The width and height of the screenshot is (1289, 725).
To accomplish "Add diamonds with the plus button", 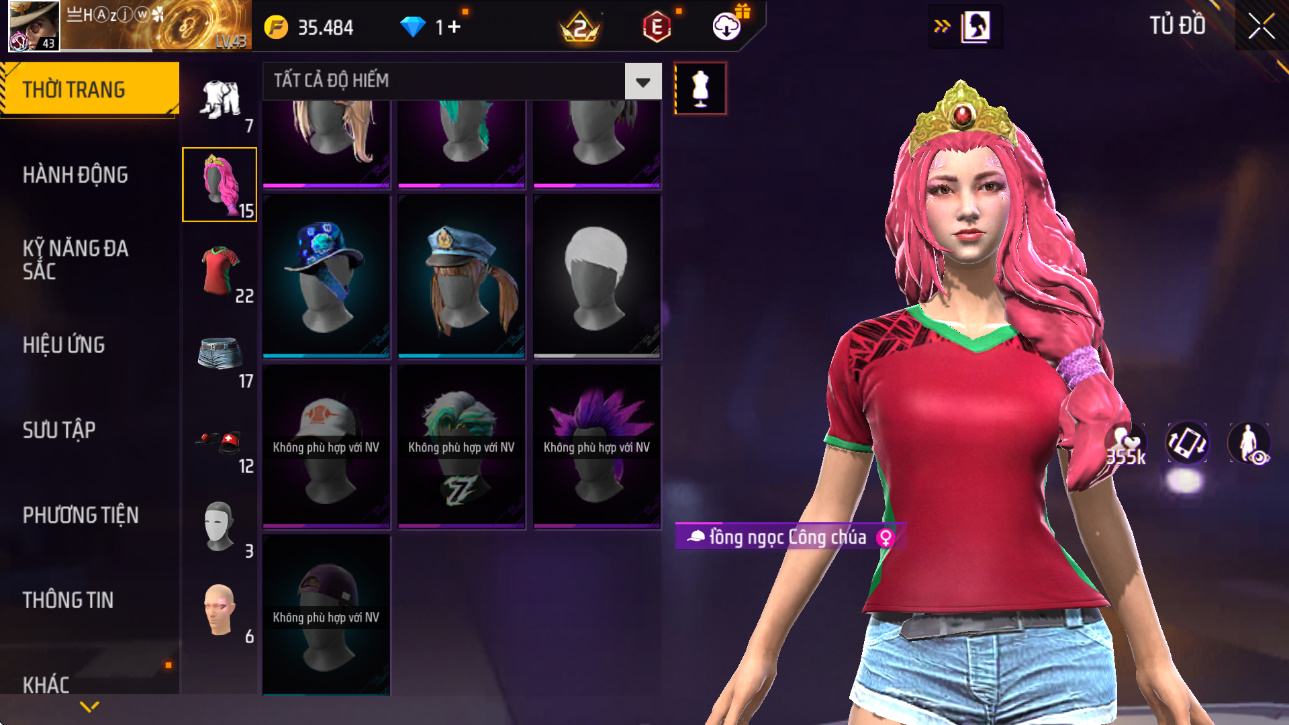I will [455, 27].
